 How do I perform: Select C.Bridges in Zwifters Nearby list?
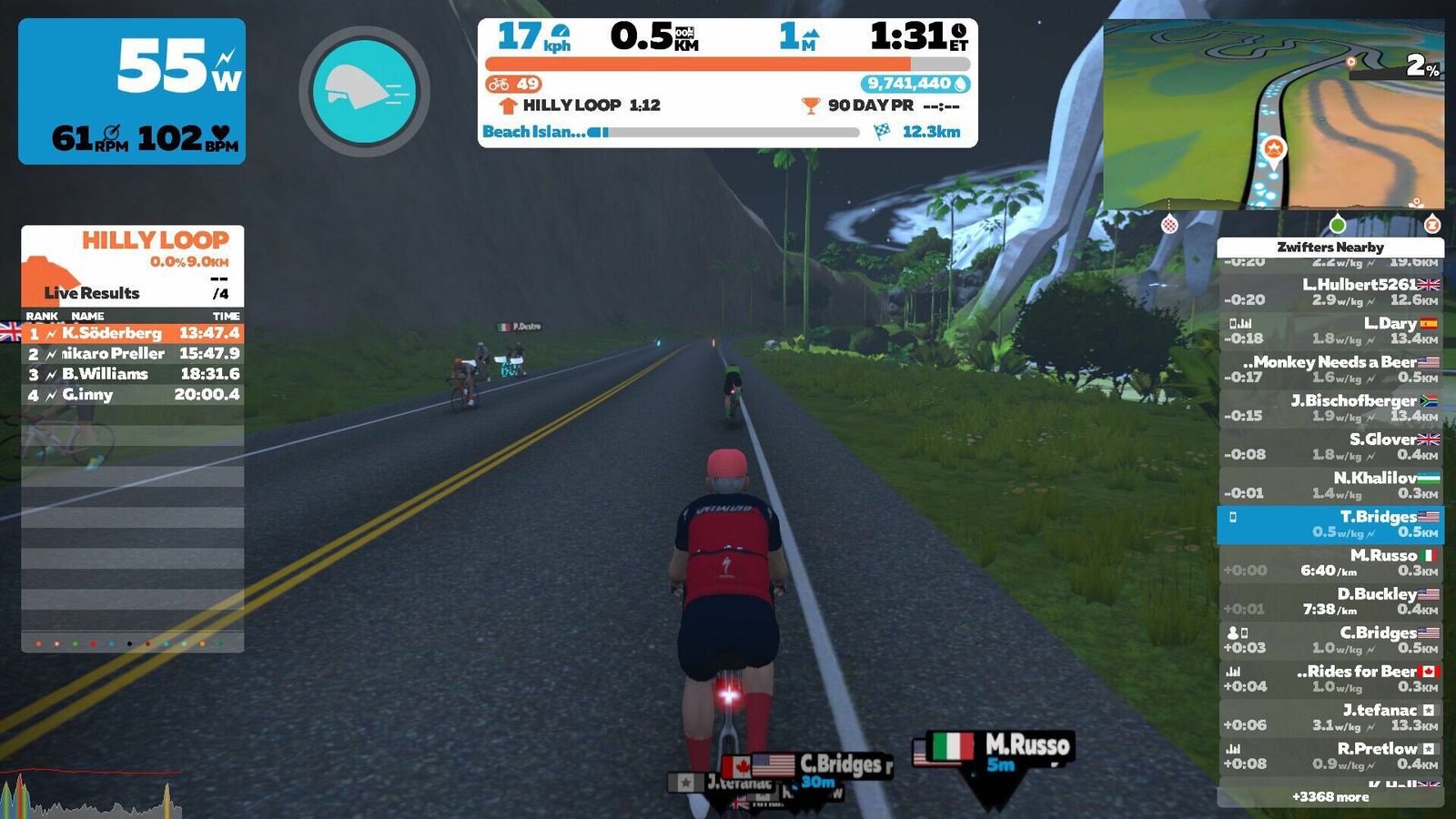(1330, 640)
